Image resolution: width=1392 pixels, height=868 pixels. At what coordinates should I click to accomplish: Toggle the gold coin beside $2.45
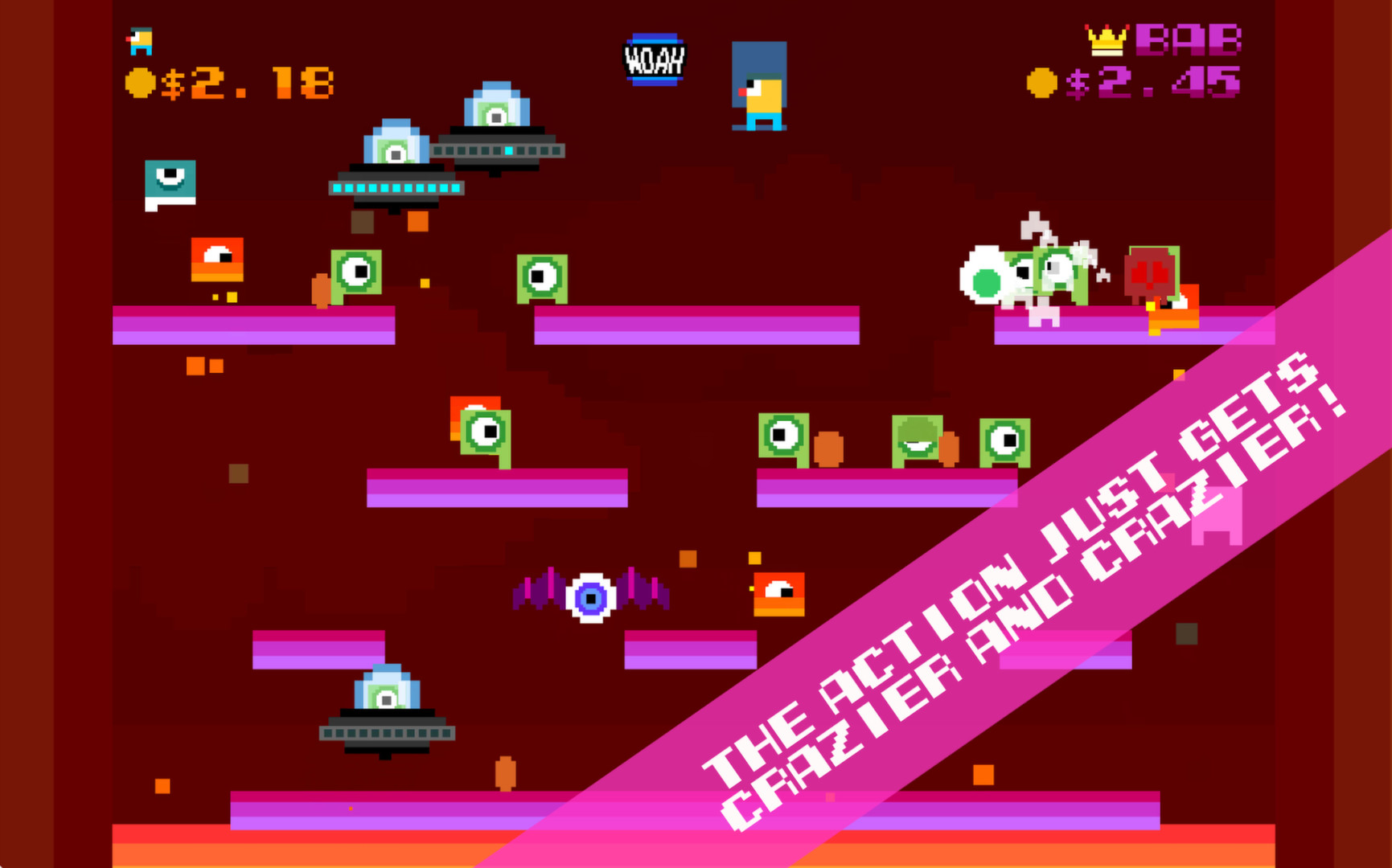click(x=1043, y=80)
